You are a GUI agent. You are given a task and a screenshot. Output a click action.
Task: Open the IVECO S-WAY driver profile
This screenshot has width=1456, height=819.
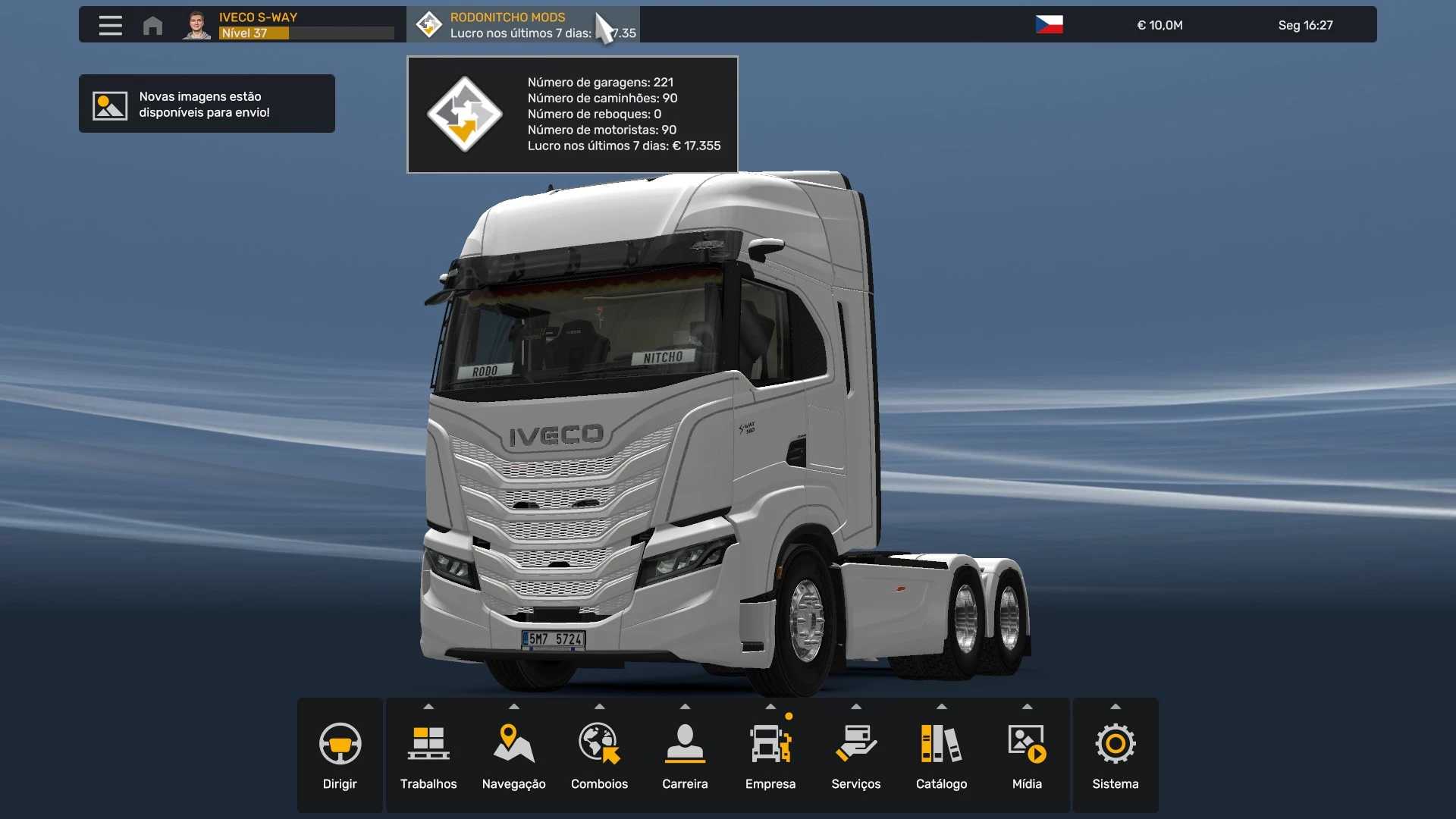[288, 25]
